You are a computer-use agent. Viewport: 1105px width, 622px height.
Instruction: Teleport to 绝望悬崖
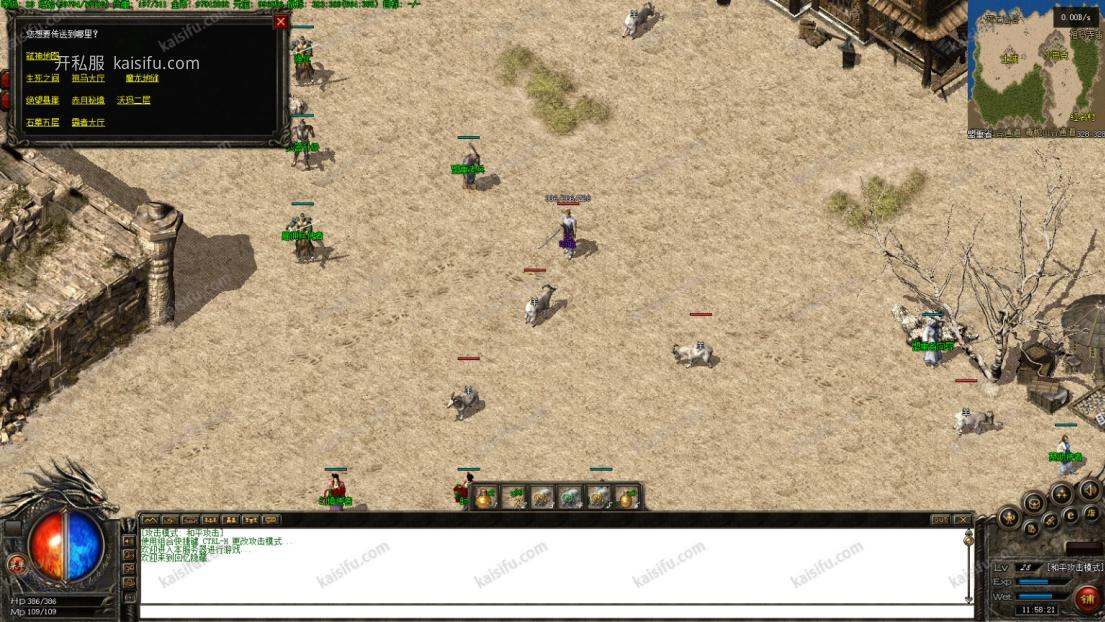42,100
